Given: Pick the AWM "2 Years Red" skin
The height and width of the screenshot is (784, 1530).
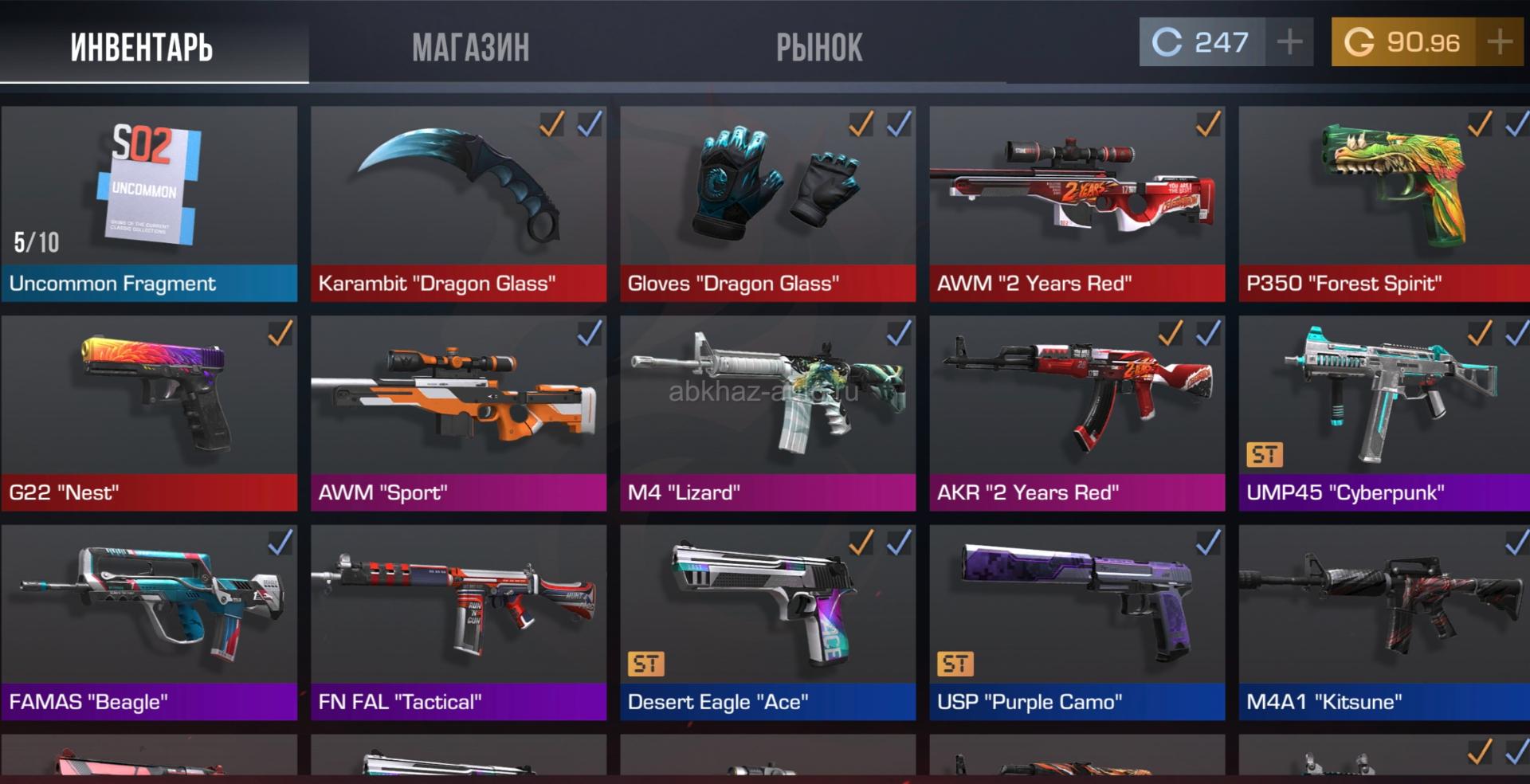Looking at the screenshot, I should pos(1077,203).
